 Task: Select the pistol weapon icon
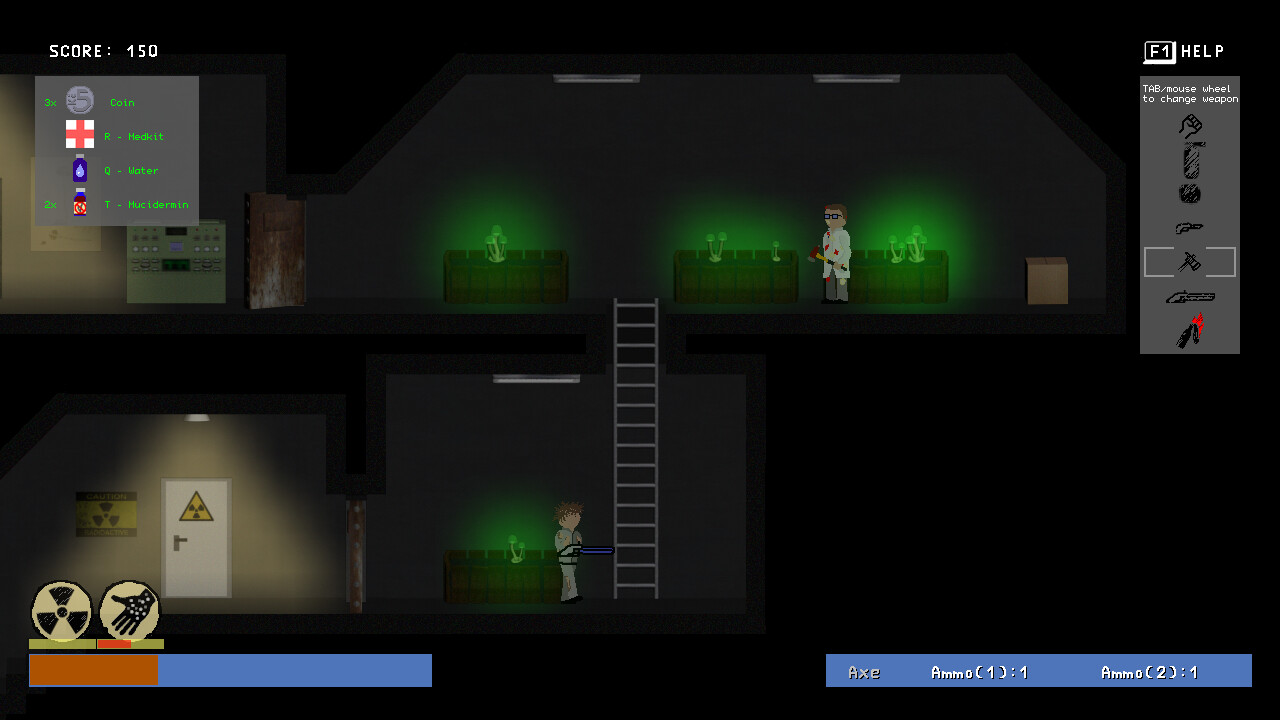pyautogui.click(x=1190, y=227)
